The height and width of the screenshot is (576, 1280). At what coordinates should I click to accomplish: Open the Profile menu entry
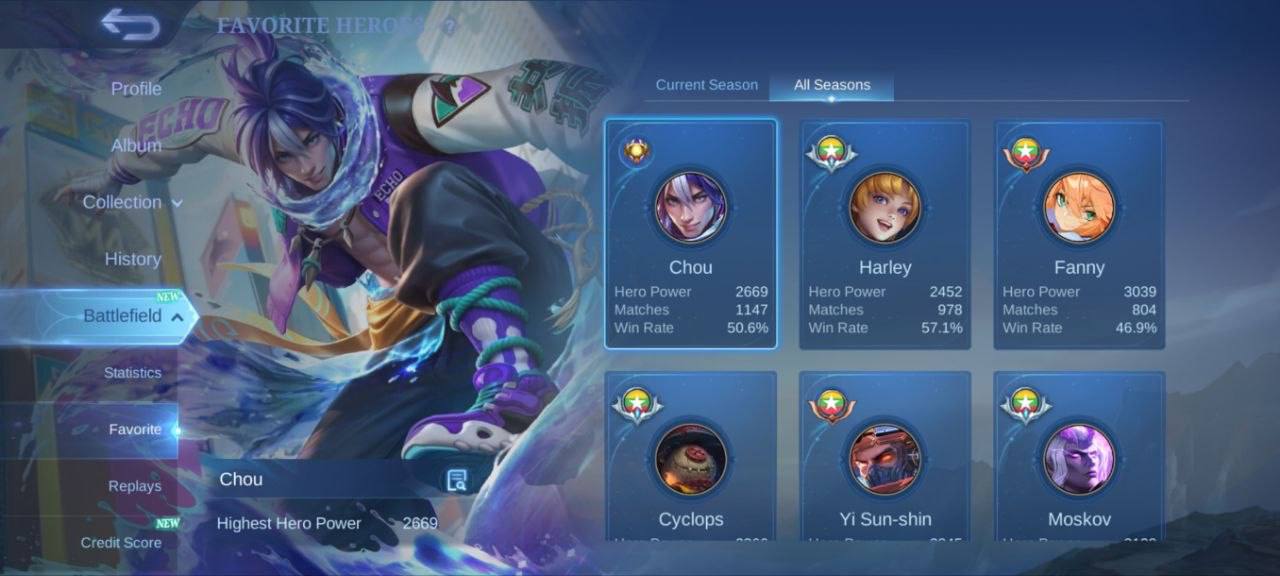point(136,89)
